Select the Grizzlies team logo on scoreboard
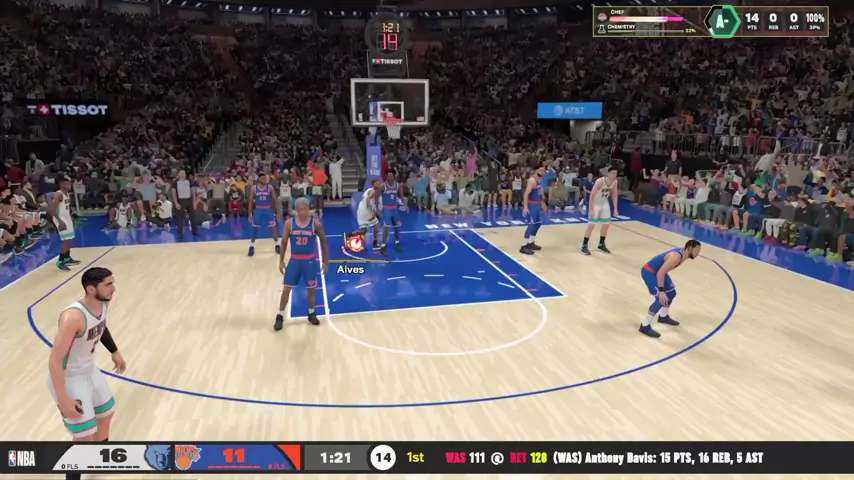The image size is (854, 480). (158, 457)
